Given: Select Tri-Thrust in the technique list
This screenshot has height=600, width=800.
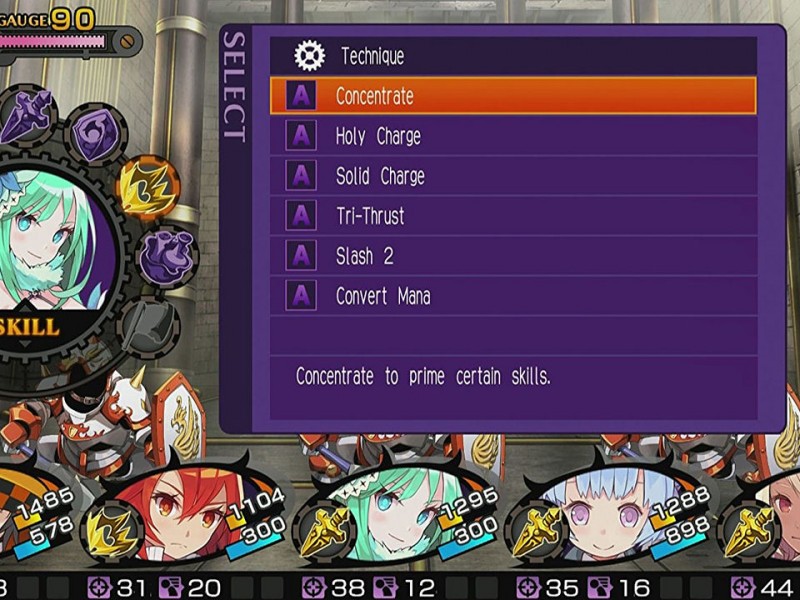Looking at the screenshot, I should (512, 216).
